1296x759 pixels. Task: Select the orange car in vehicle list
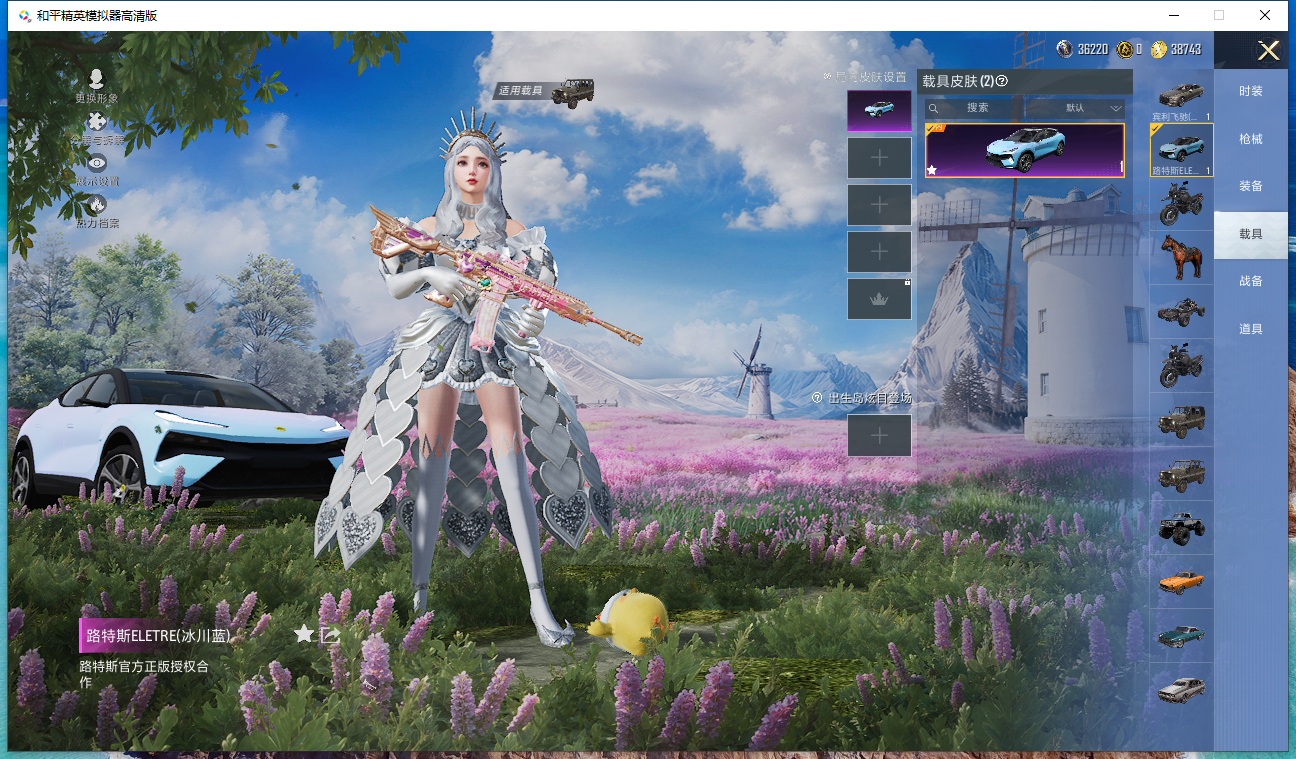tap(1181, 581)
